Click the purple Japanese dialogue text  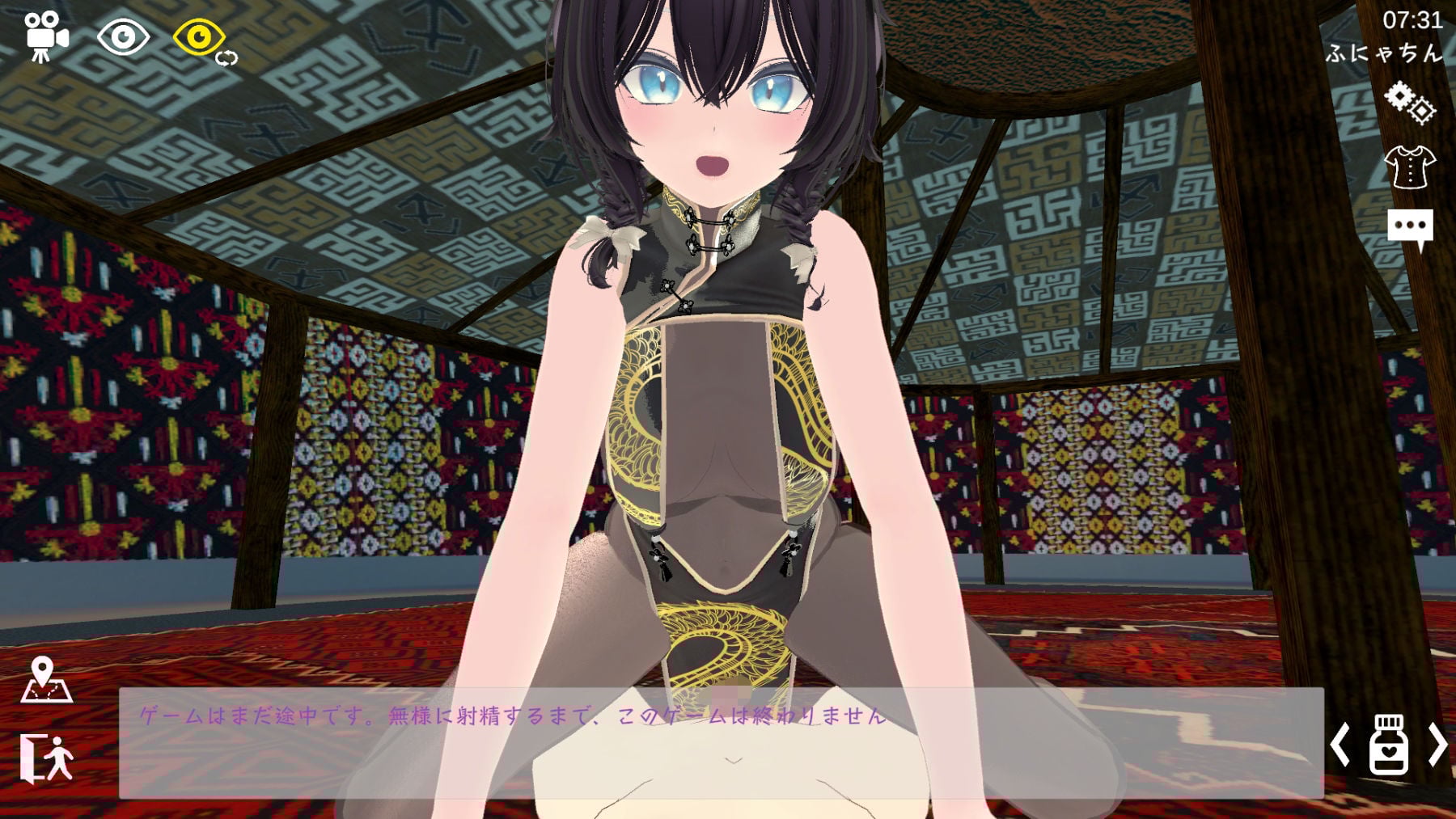[x=510, y=715]
